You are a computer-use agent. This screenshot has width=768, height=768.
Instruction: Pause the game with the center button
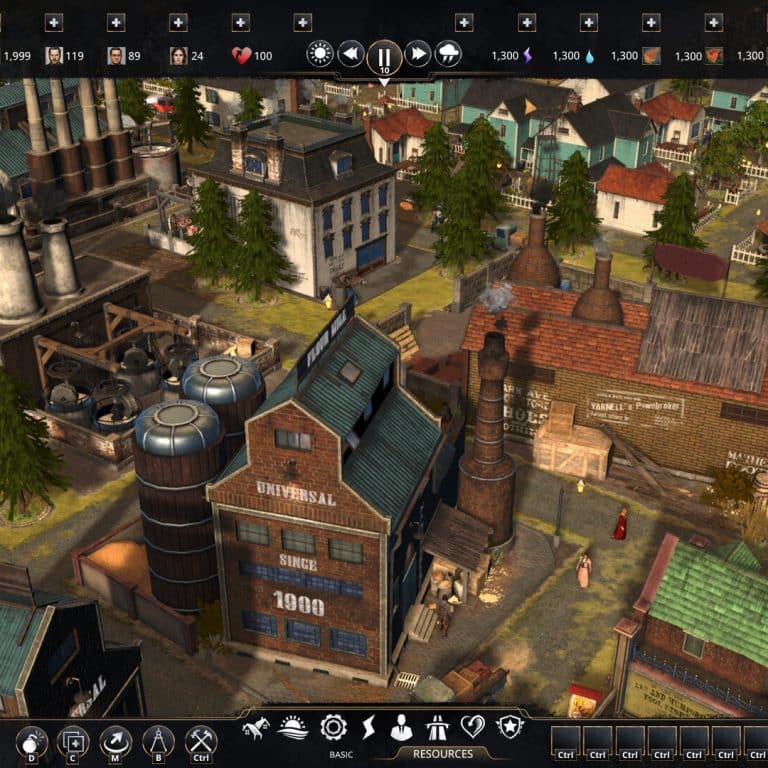tap(384, 54)
